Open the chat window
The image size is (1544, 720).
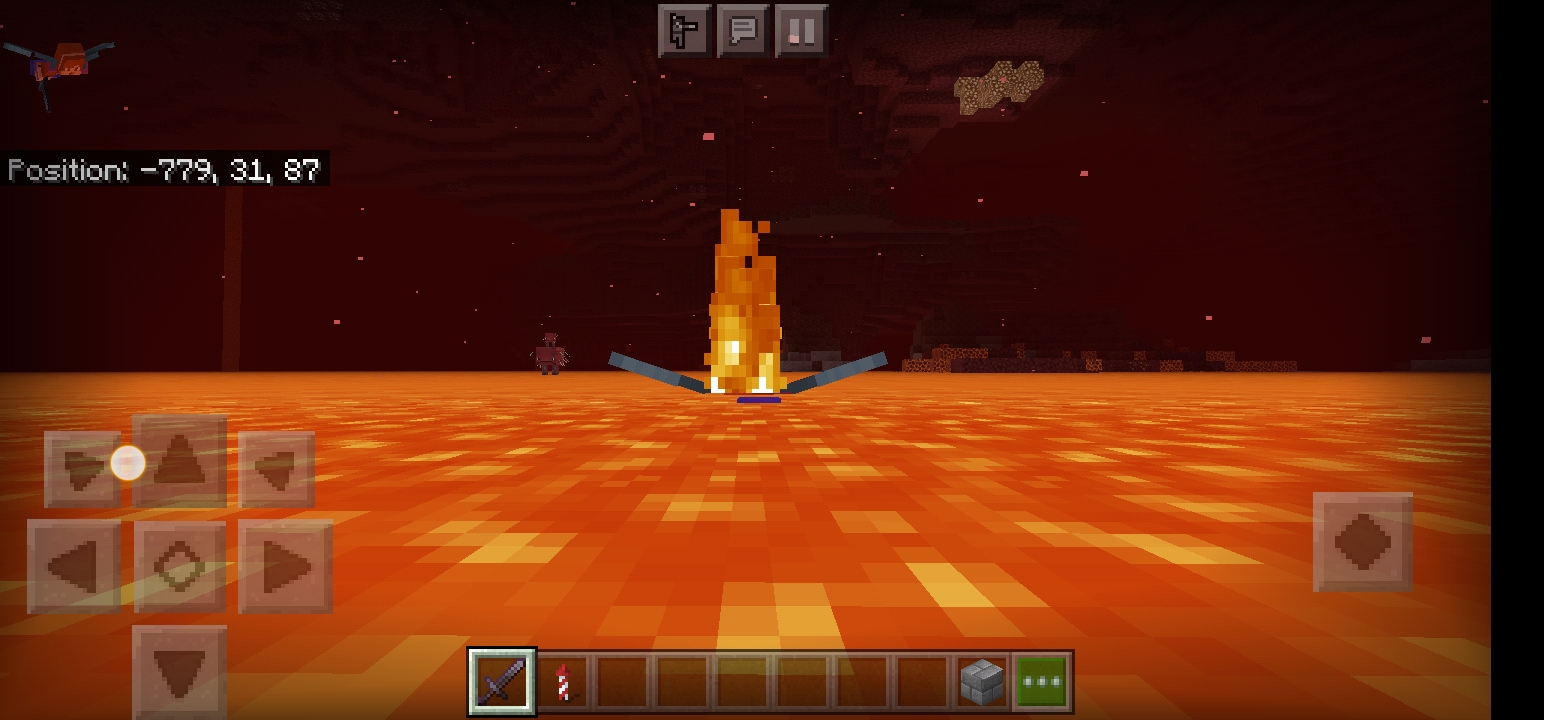pyautogui.click(x=743, y=31)
